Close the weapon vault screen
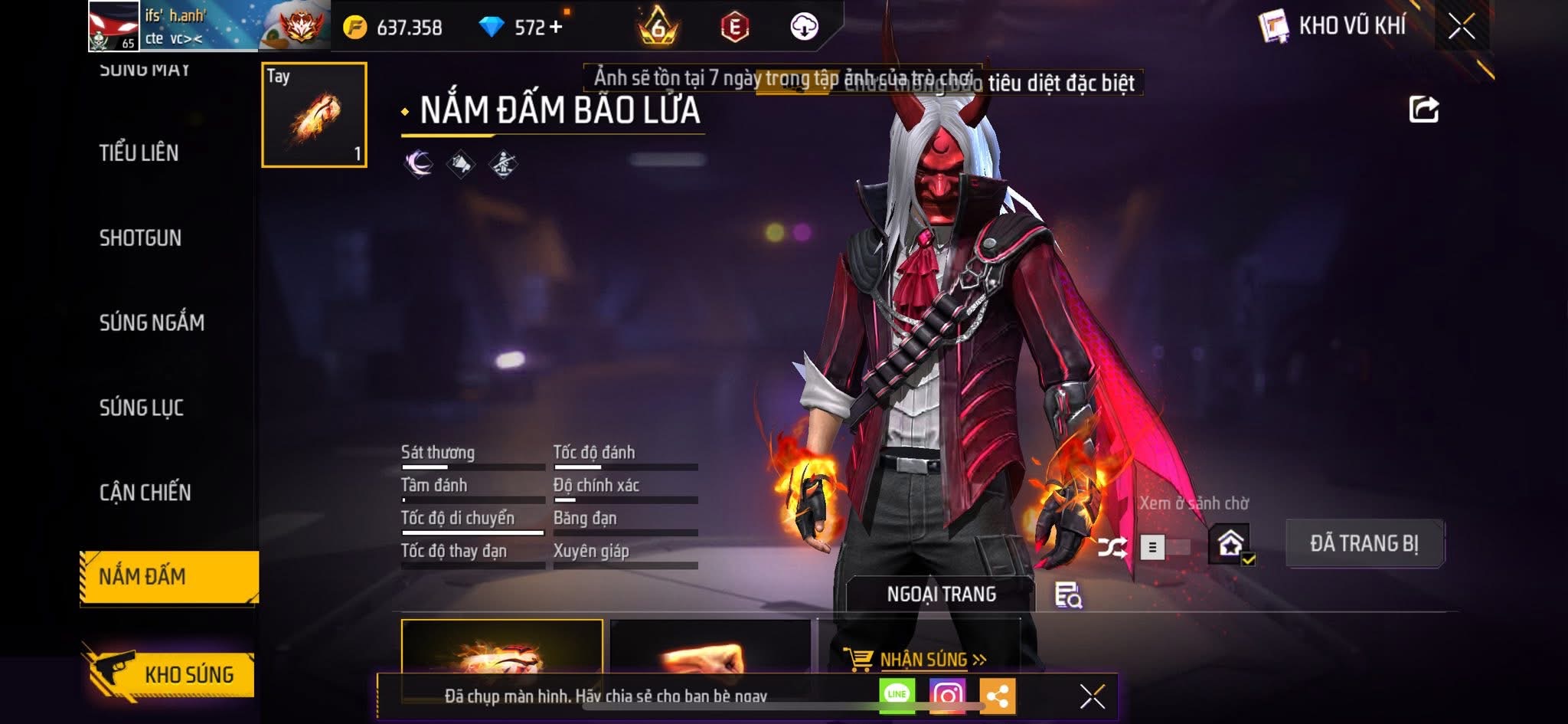The height and width of the screenshot is (724, 1568). (1461, 27)
